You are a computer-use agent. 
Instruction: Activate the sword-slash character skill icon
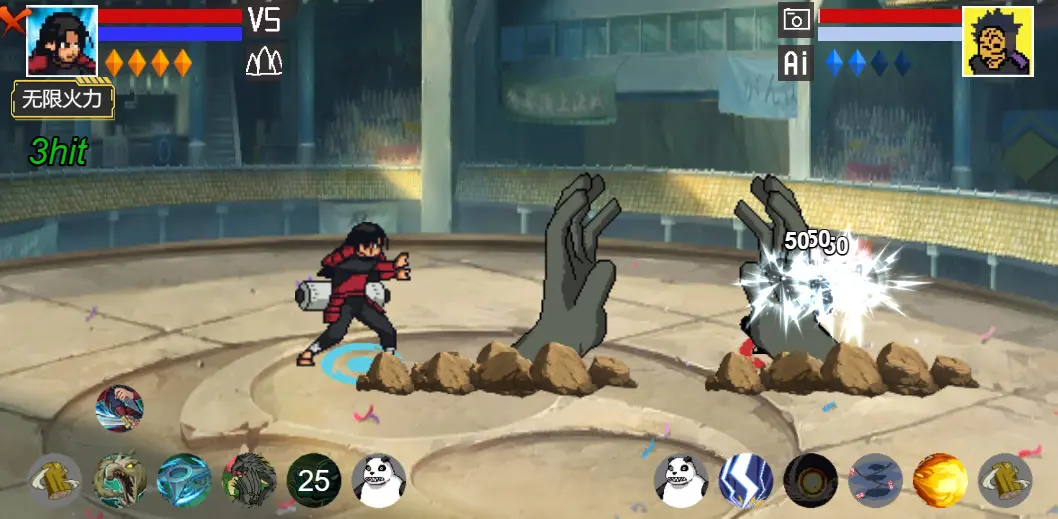[120, 408]
